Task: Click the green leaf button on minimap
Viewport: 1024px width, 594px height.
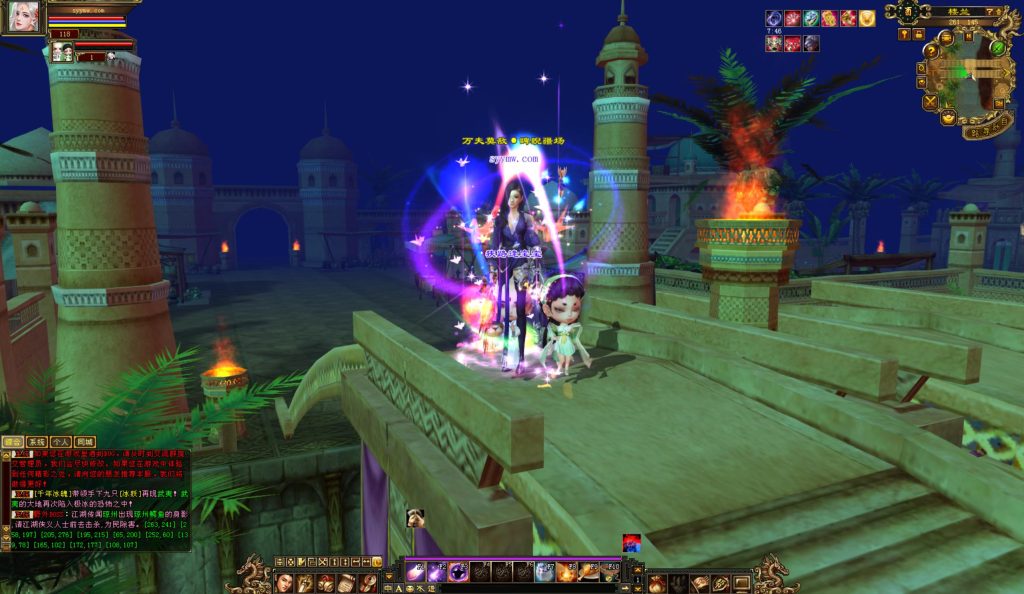Action: pyautogui.click(x=997, y=46)
